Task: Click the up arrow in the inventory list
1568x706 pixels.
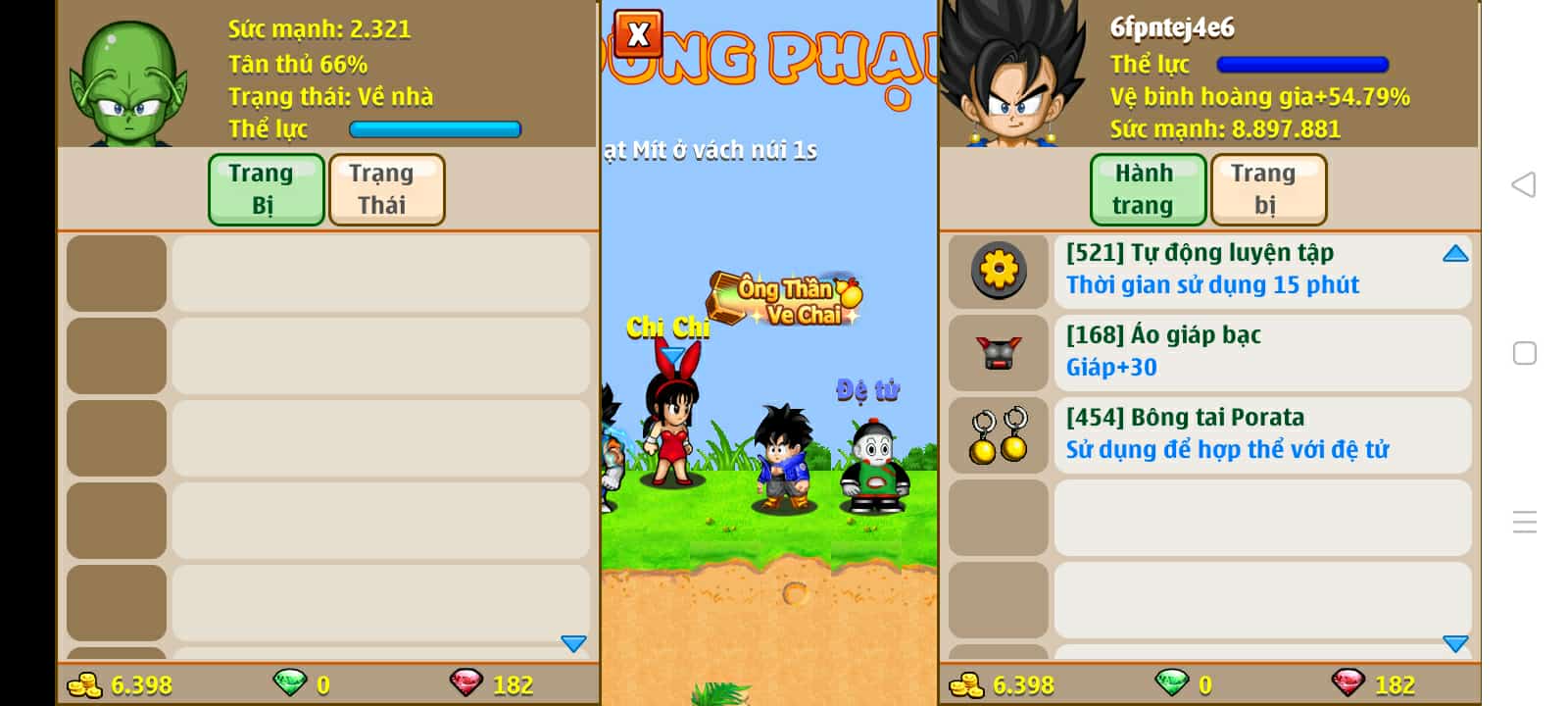Action: click(x=1455, y=254)
